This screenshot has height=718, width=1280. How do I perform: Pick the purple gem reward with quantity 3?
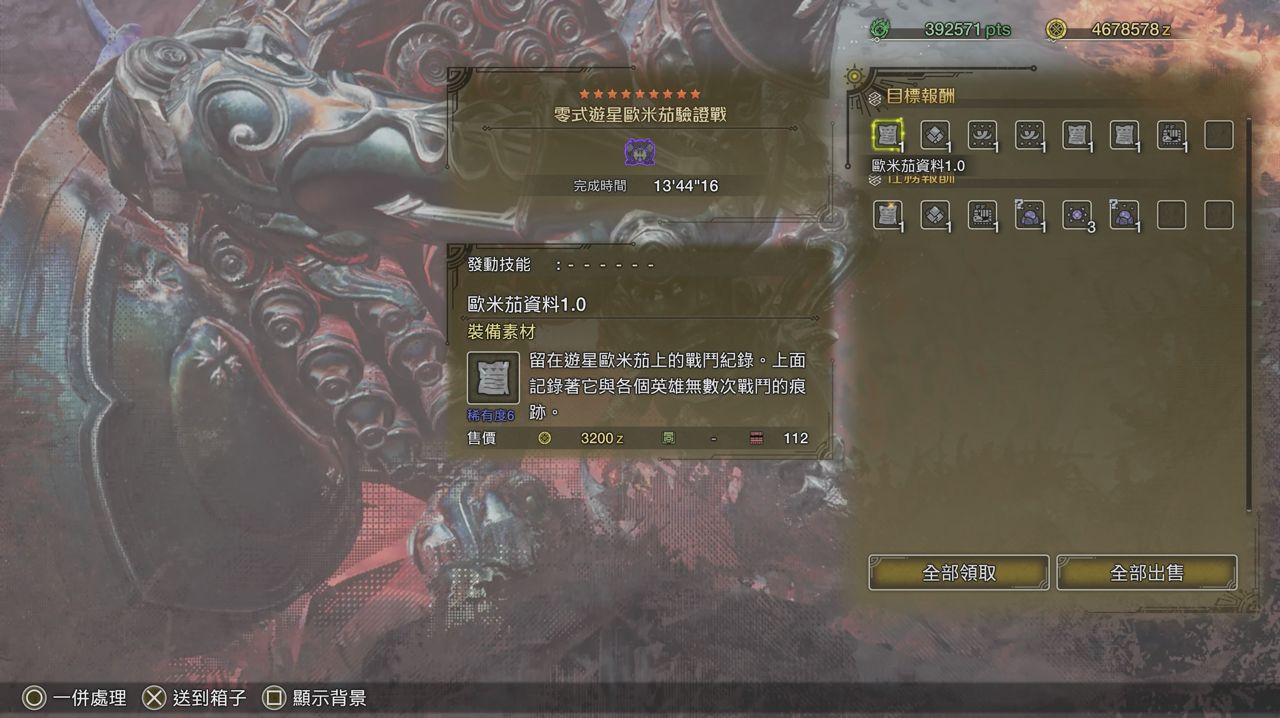pos(1077,215)
